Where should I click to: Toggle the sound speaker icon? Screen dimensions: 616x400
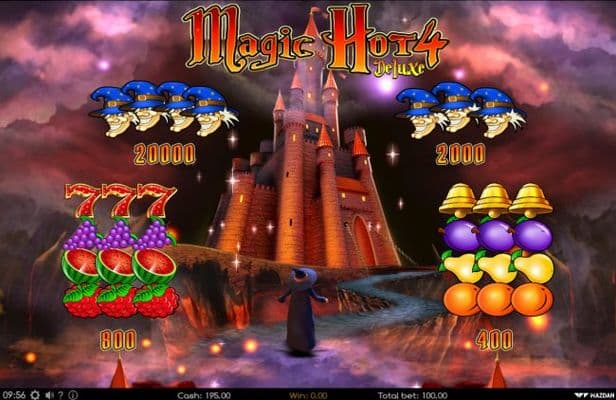(47, 394)
